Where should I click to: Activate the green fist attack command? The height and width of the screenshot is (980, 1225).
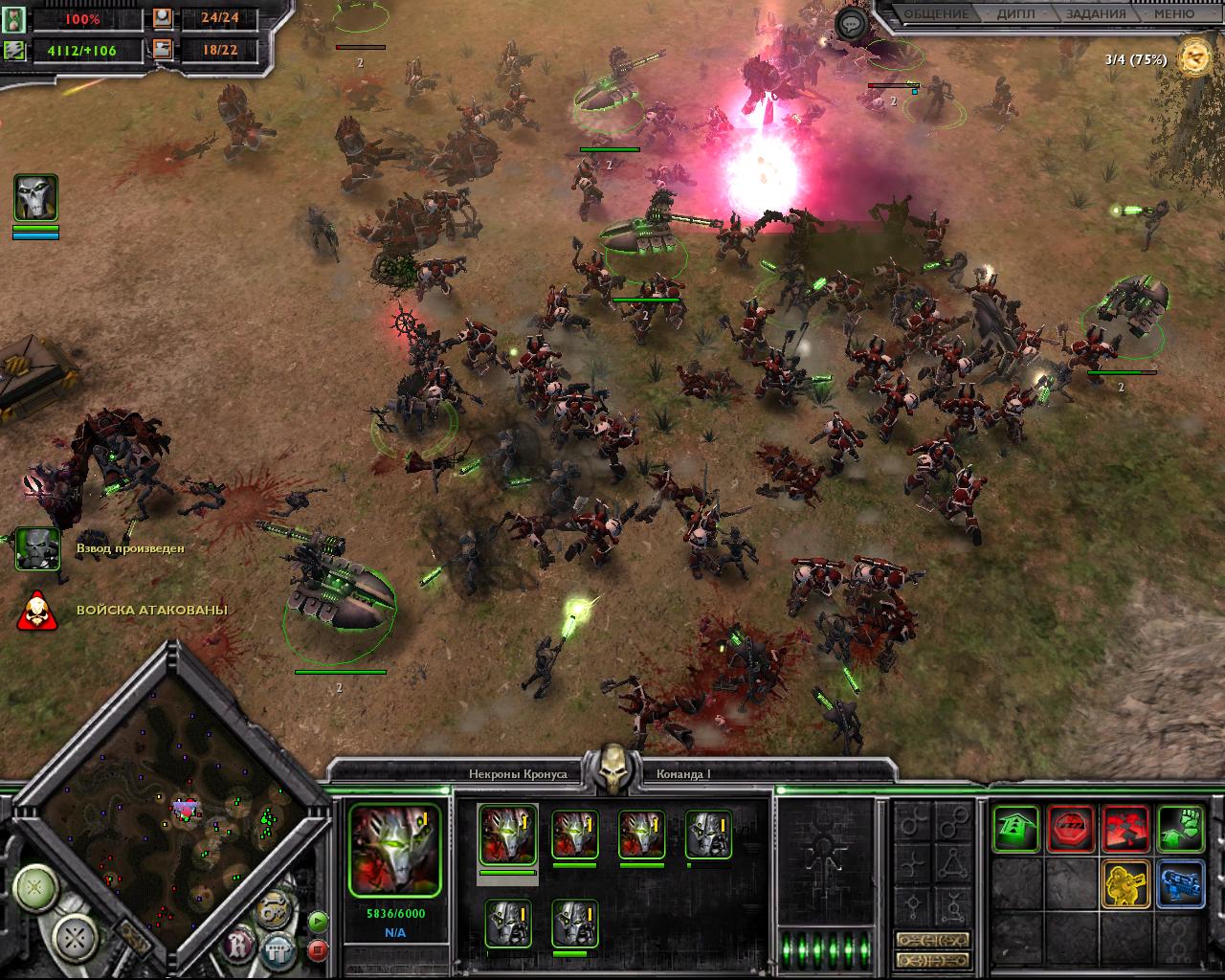1181,829
